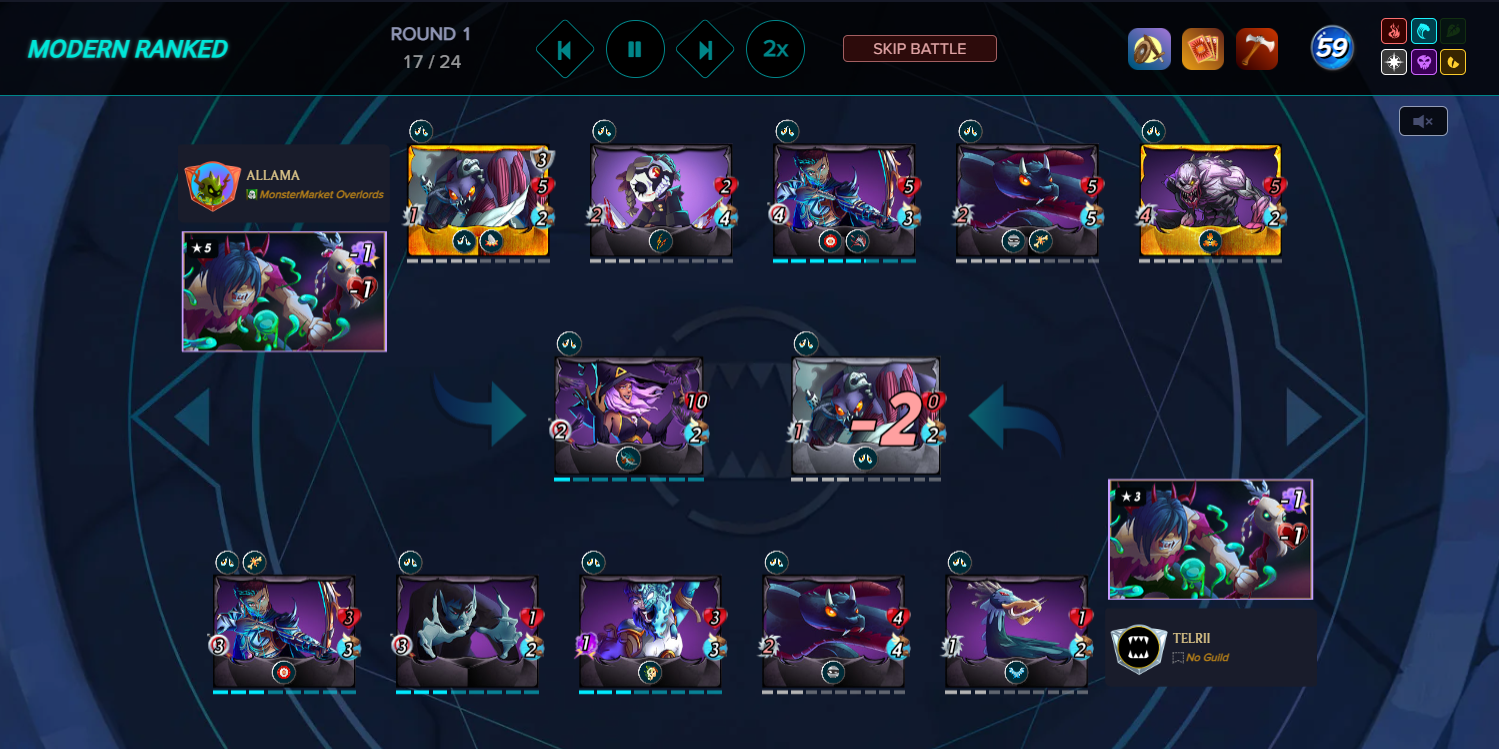Enable 2x playback speed
Screen dimensions: 1499x749
pos(775,48)
